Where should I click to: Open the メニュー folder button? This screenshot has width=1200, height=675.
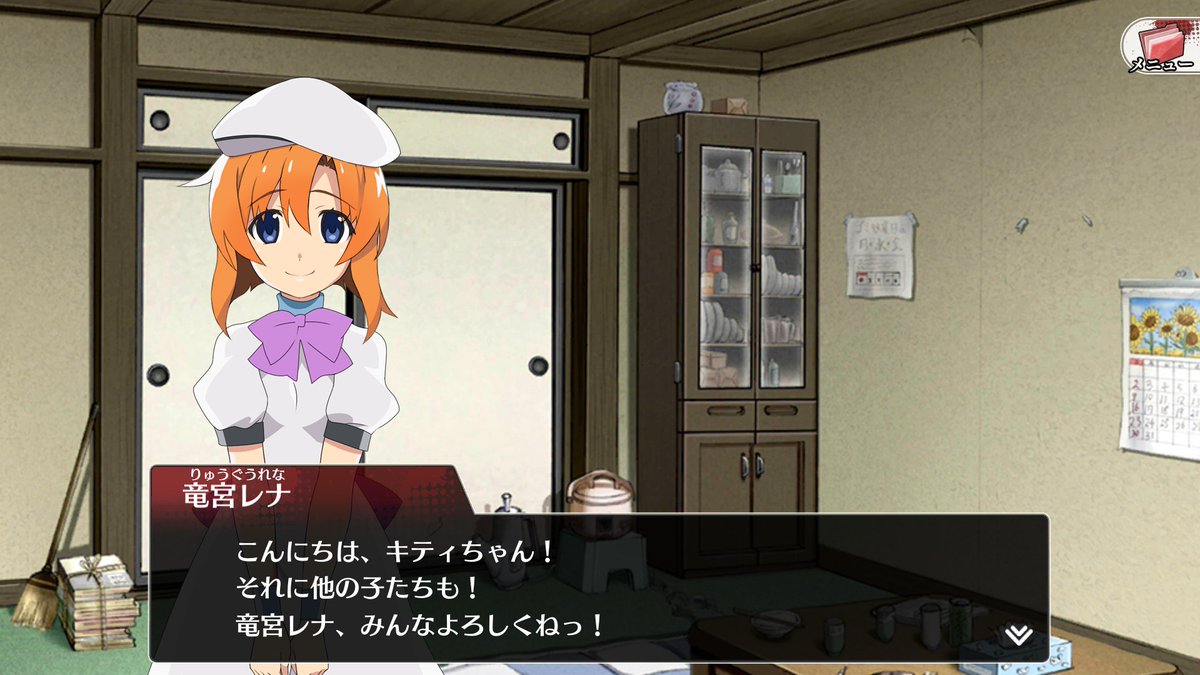(1162, 46)
